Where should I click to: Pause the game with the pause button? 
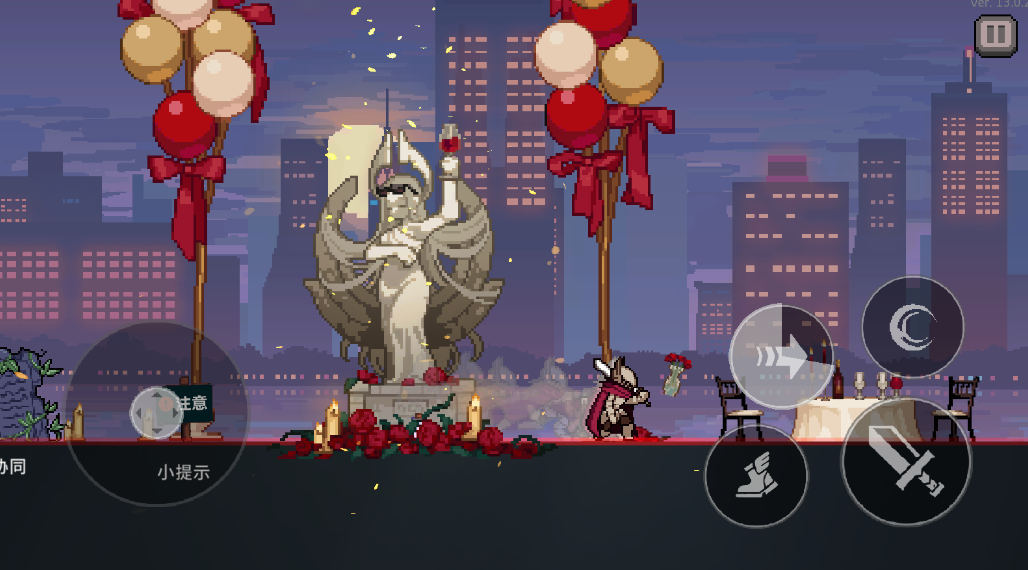(x=995, y=36)
